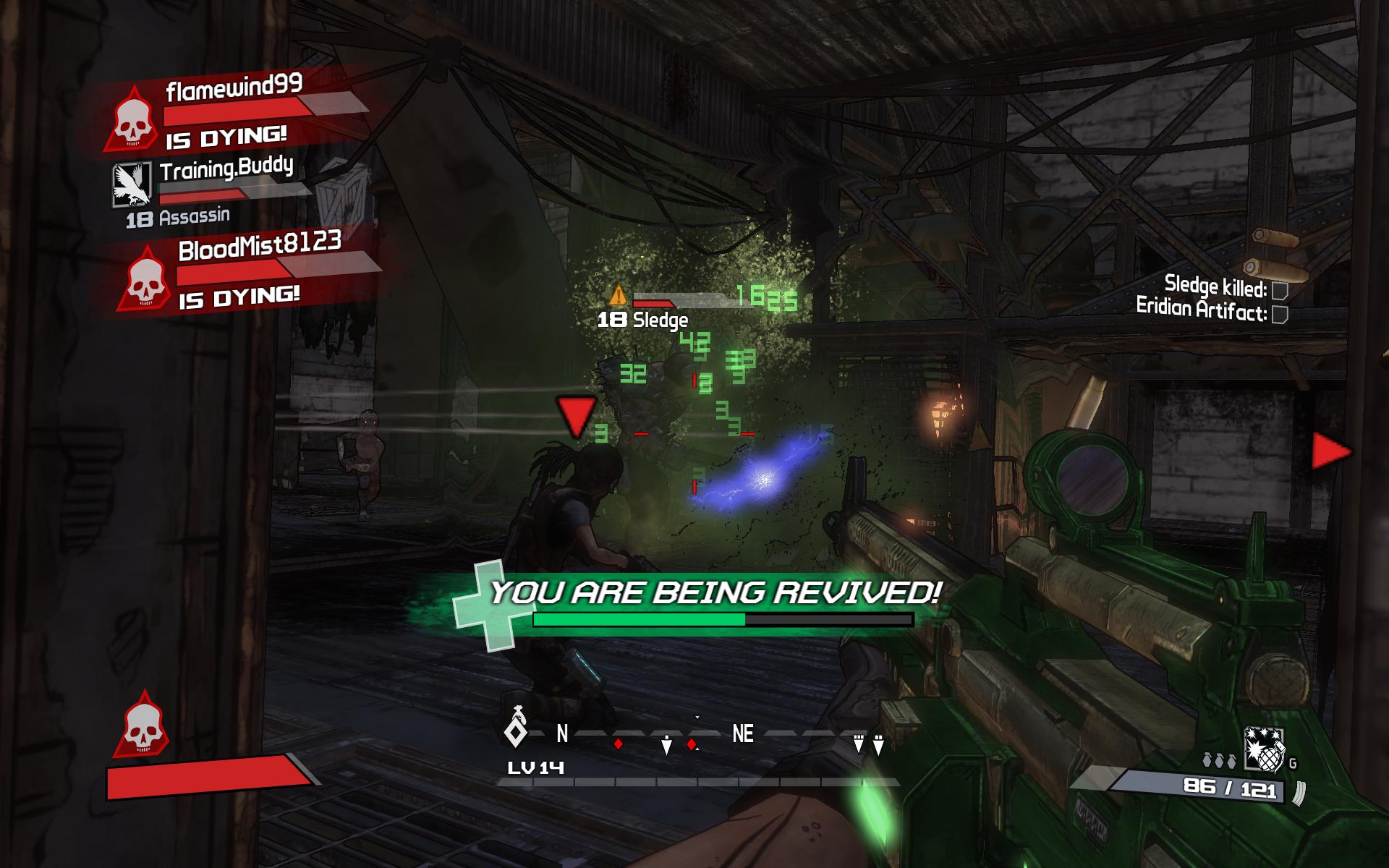The width and height of the screenshot is (1389, 868).
Task: Toggle the Eridian Artifact objective checkbox
Action: pyautogui.click(x=1280, y=315)
